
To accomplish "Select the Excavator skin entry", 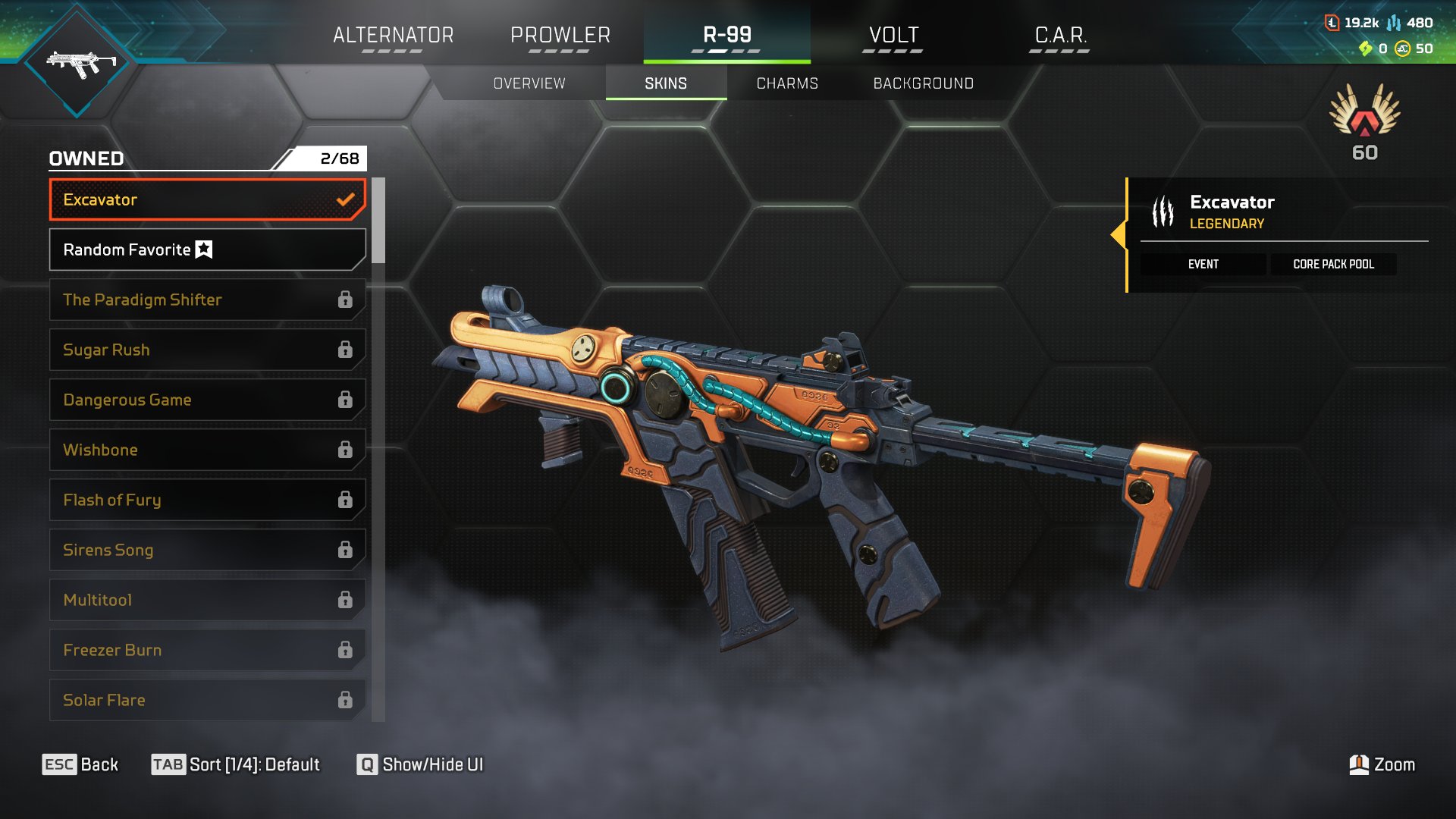I will (x=207, y=199).
